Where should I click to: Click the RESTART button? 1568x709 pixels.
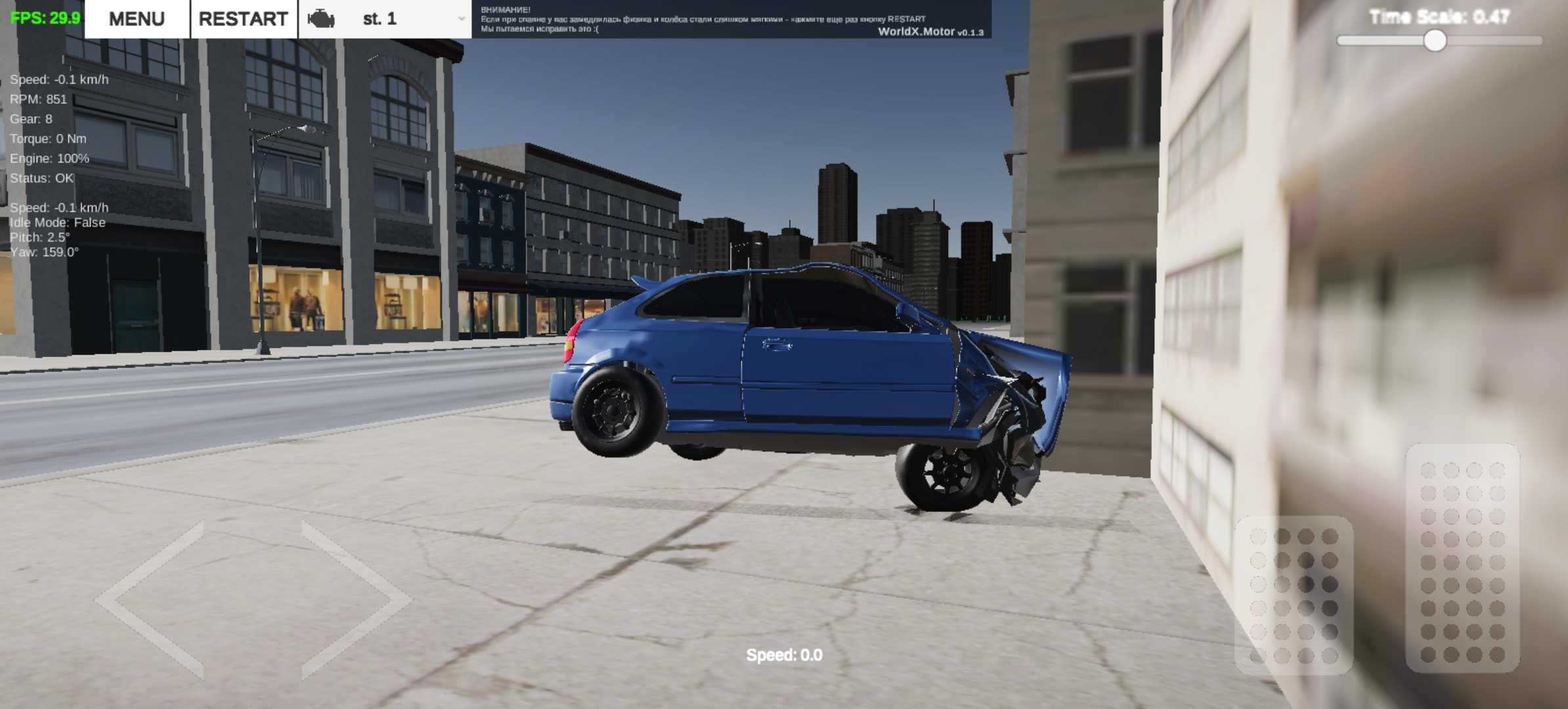coord(244,19)
